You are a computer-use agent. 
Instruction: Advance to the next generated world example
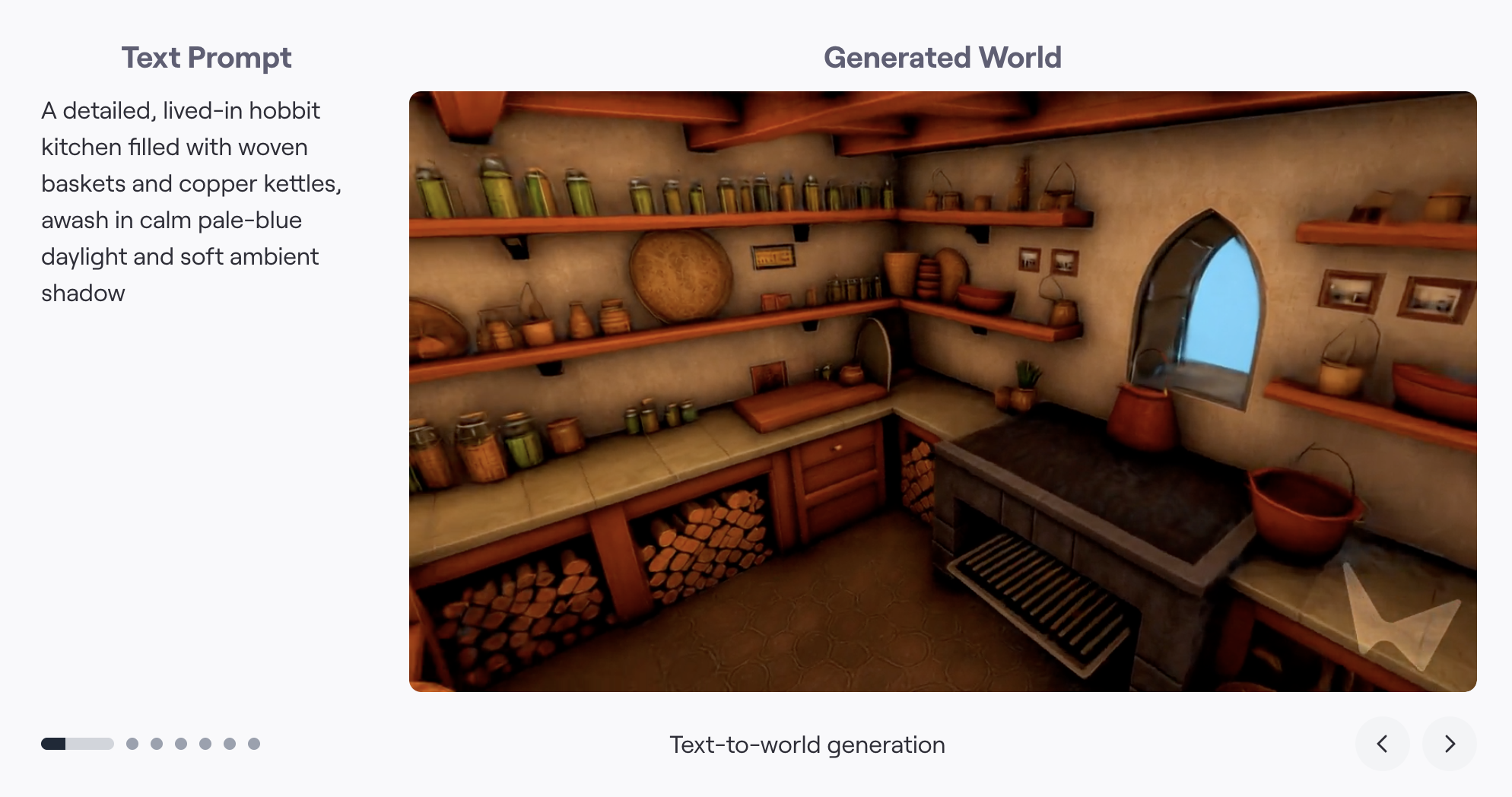click(x=1449, y=745)
